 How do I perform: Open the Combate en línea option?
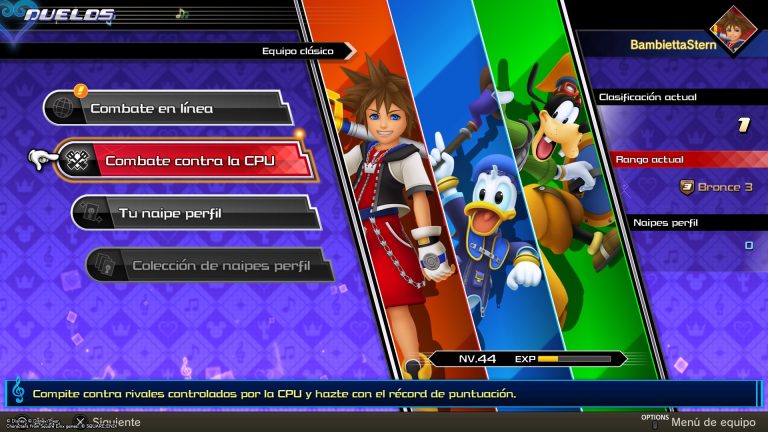pyautogui.click(x=166, y=108)
